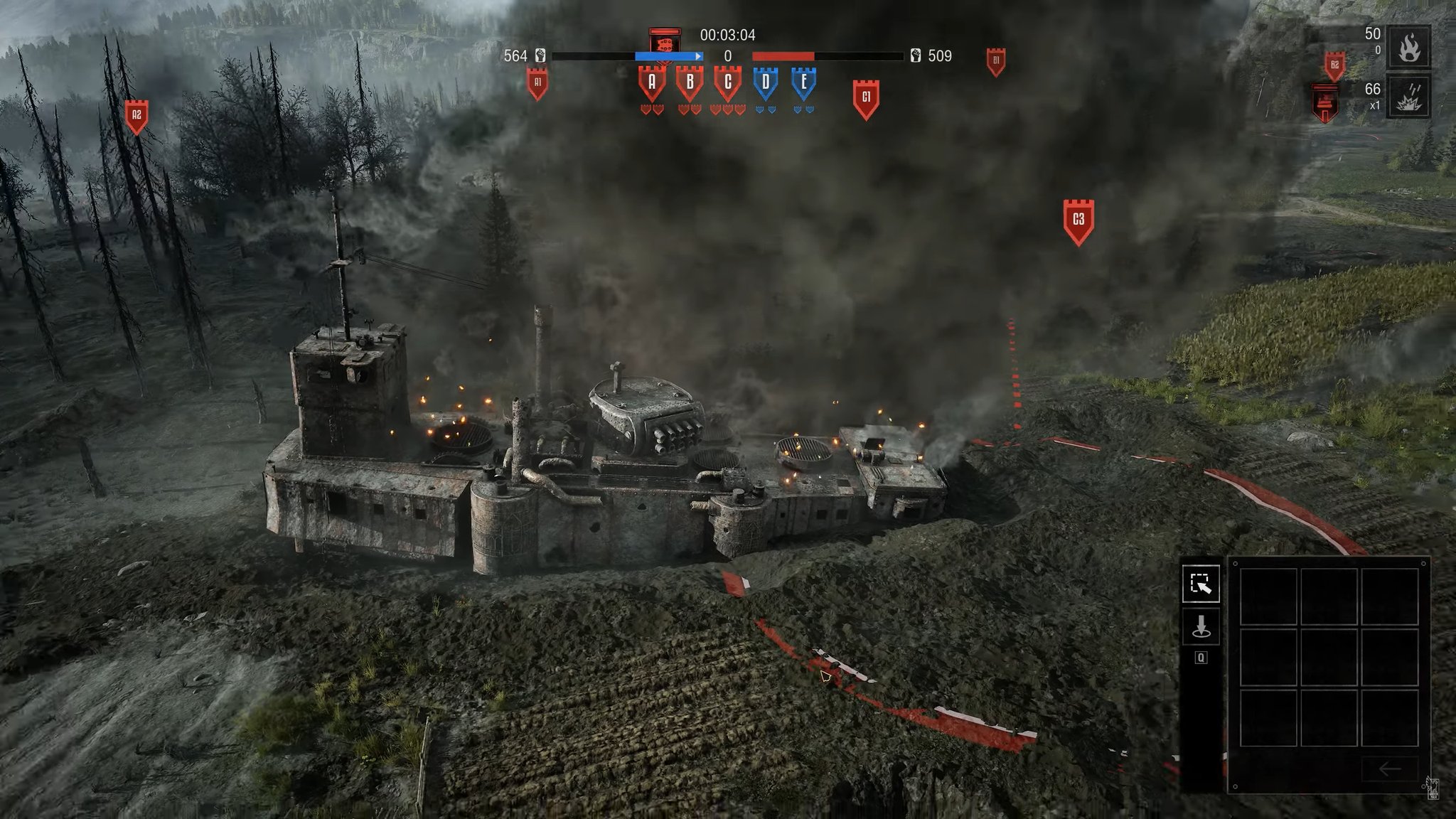Image resolution: width=1456 pixels, height=819 pixels.
Task: Select capture point B on objective bar
Action: (x=690, y=83)
